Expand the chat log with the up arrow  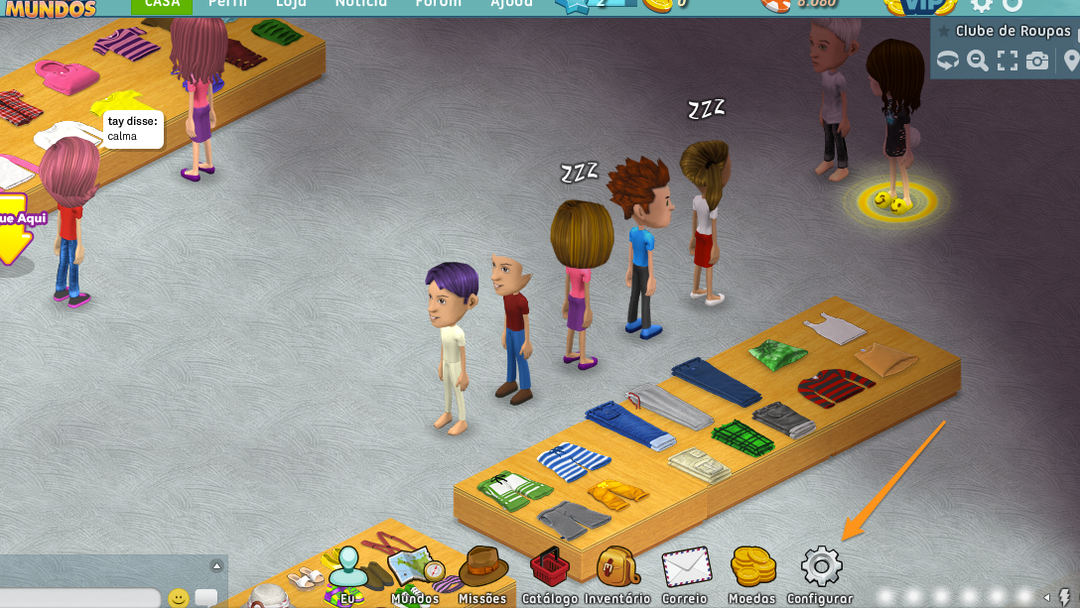[x=216, y=567]
